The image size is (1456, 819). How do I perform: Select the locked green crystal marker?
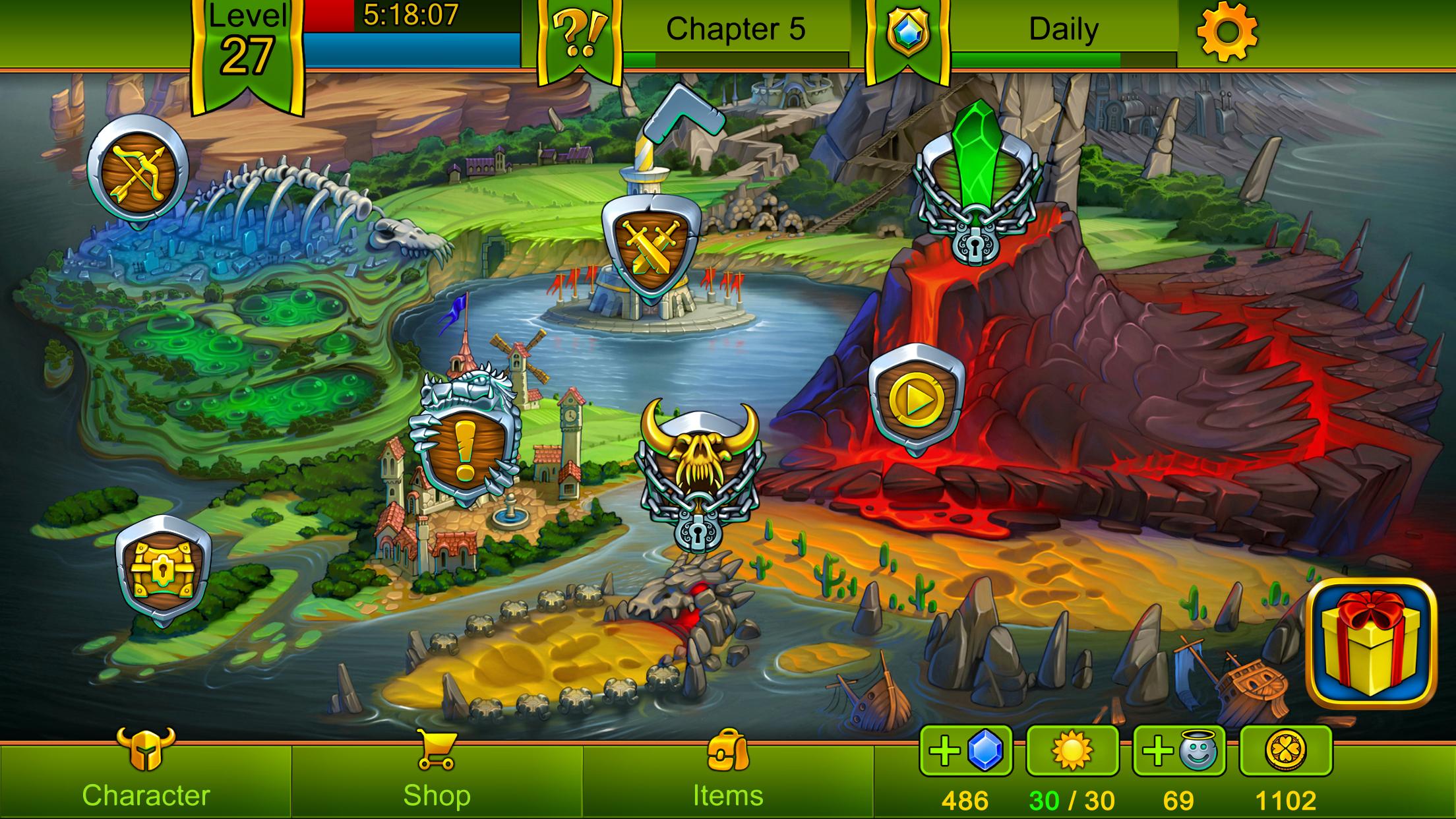(x=977, y=183)
